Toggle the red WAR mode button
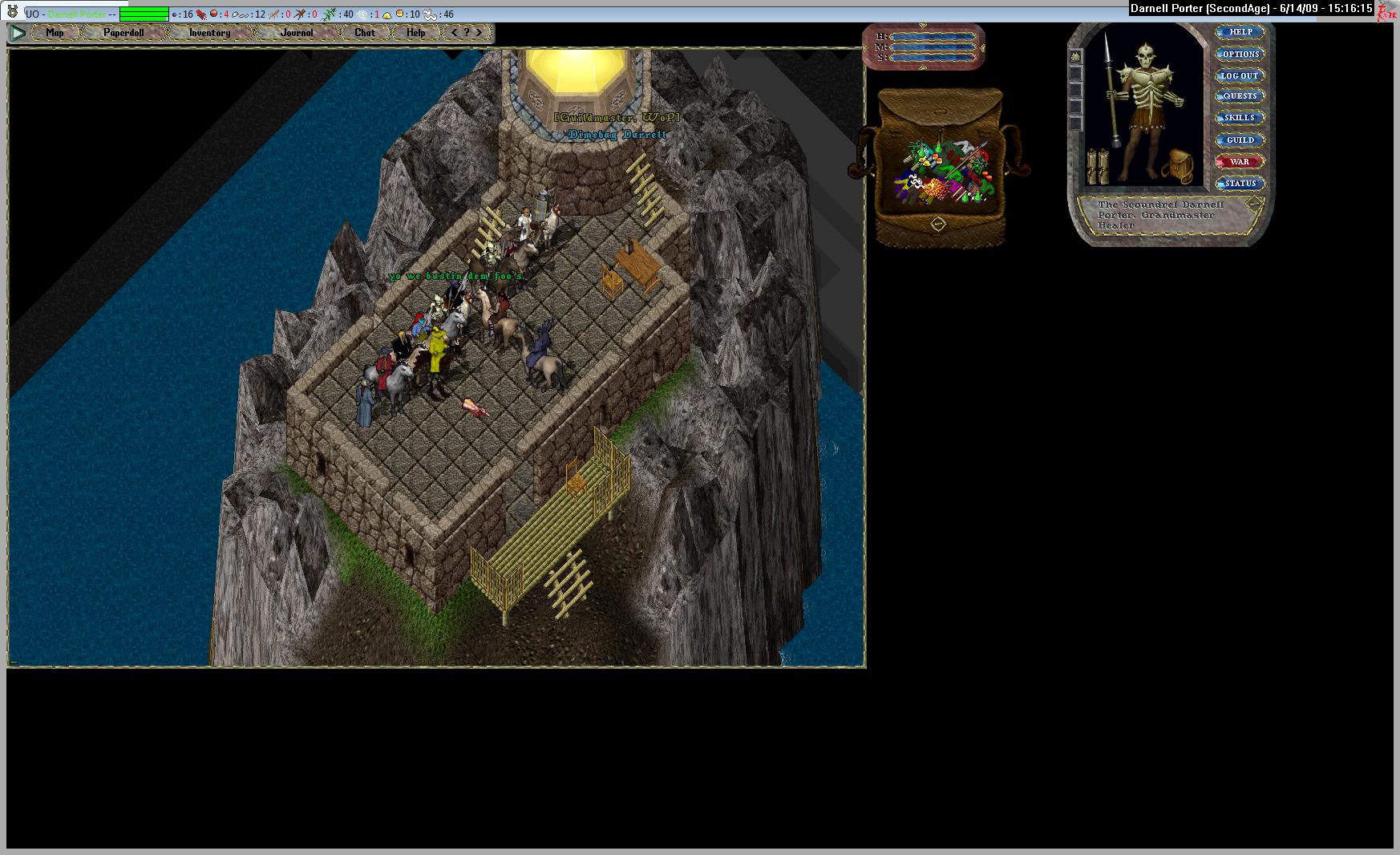The height and width of the screenshot is (855, 1400). pos(1240,161)
